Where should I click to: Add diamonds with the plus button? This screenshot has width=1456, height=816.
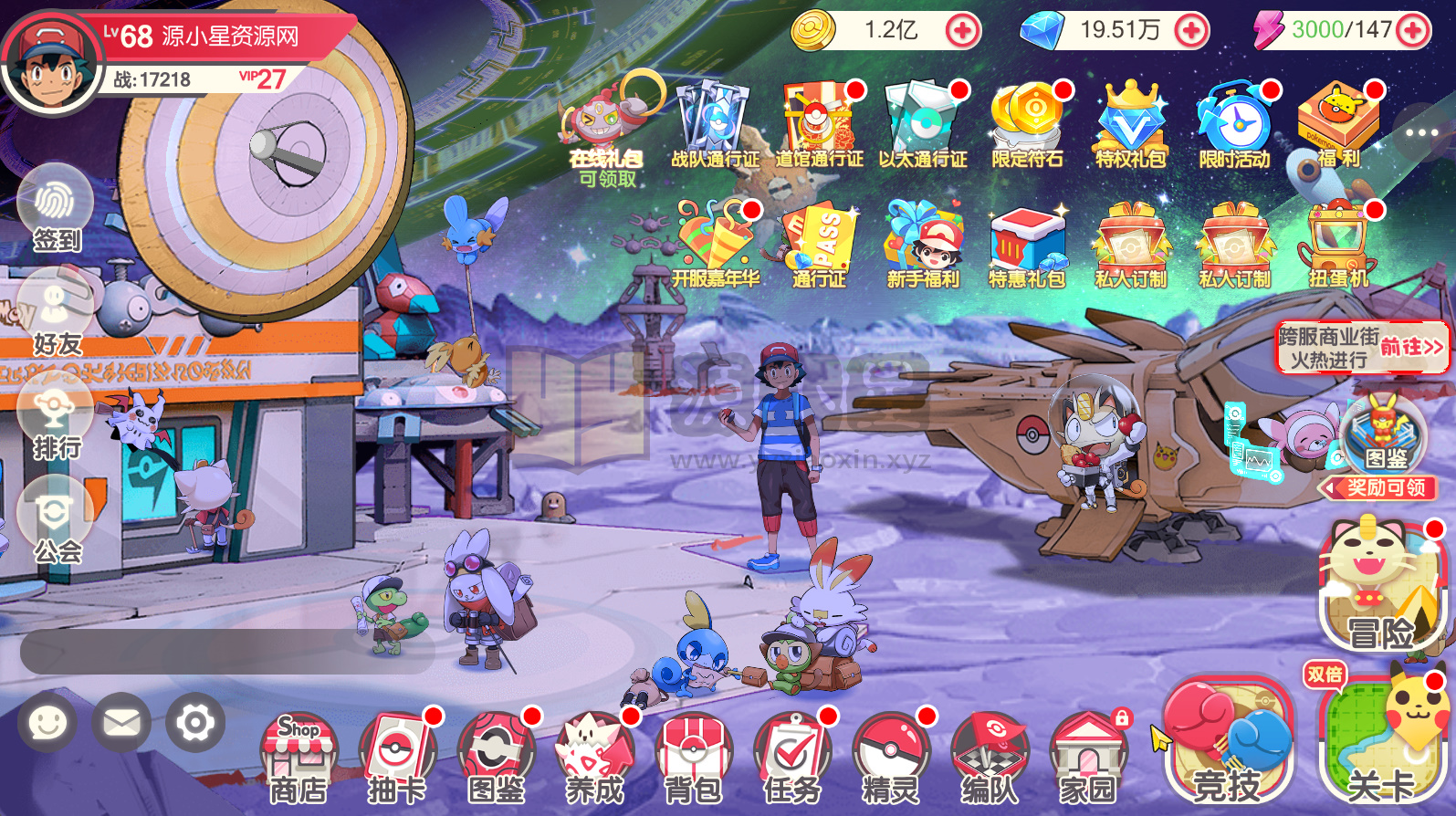(1190, 31)
